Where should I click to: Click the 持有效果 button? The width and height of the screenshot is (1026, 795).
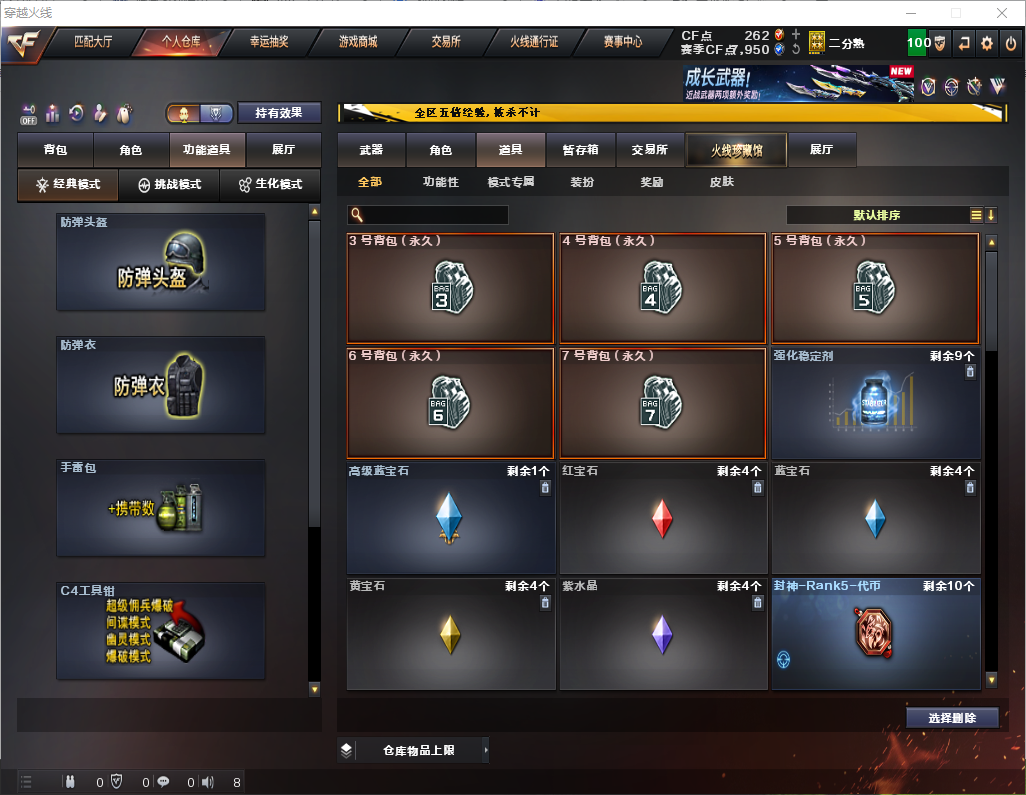point(279,113)
